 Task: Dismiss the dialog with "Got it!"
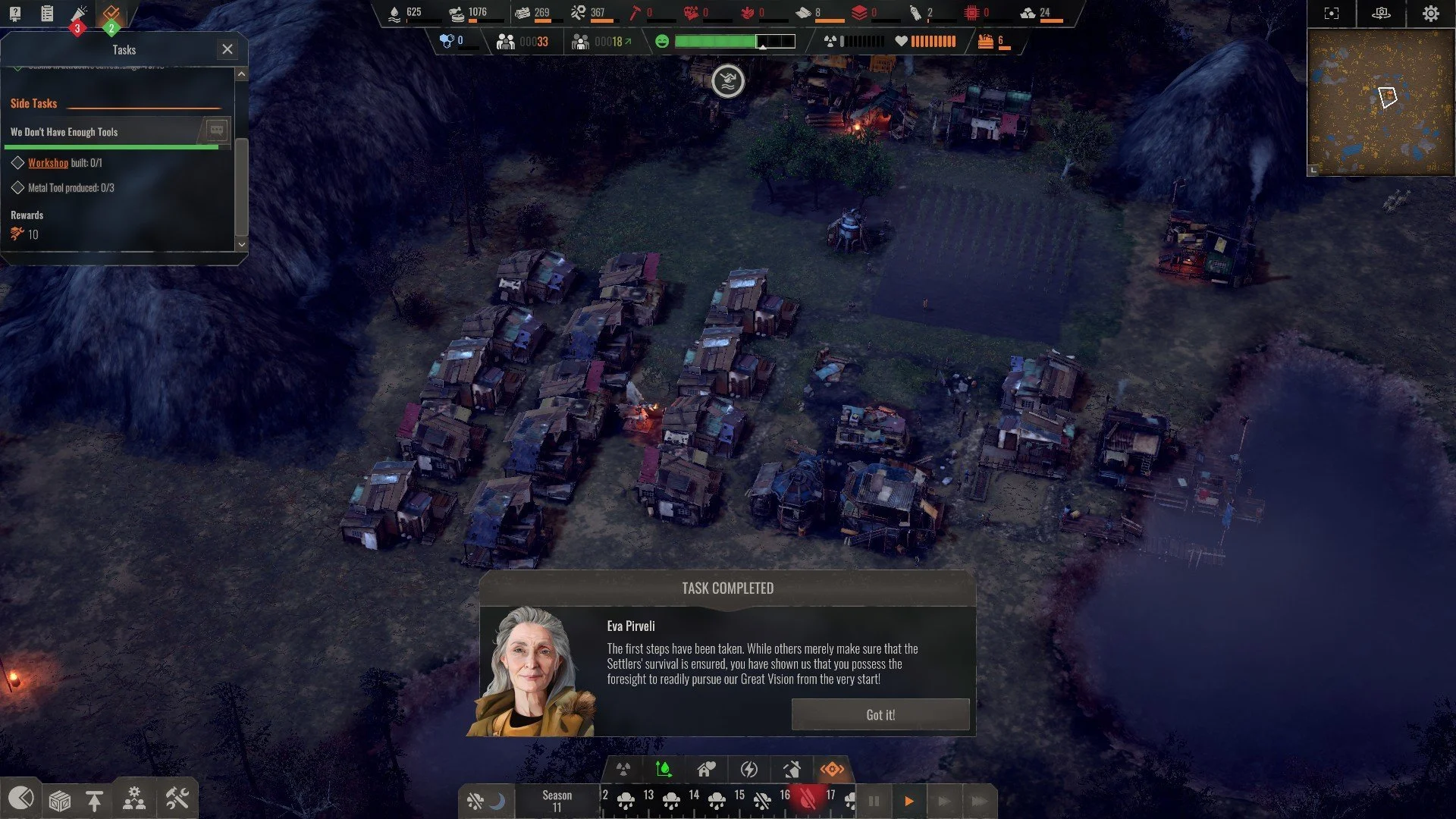(x=880, y=714)
